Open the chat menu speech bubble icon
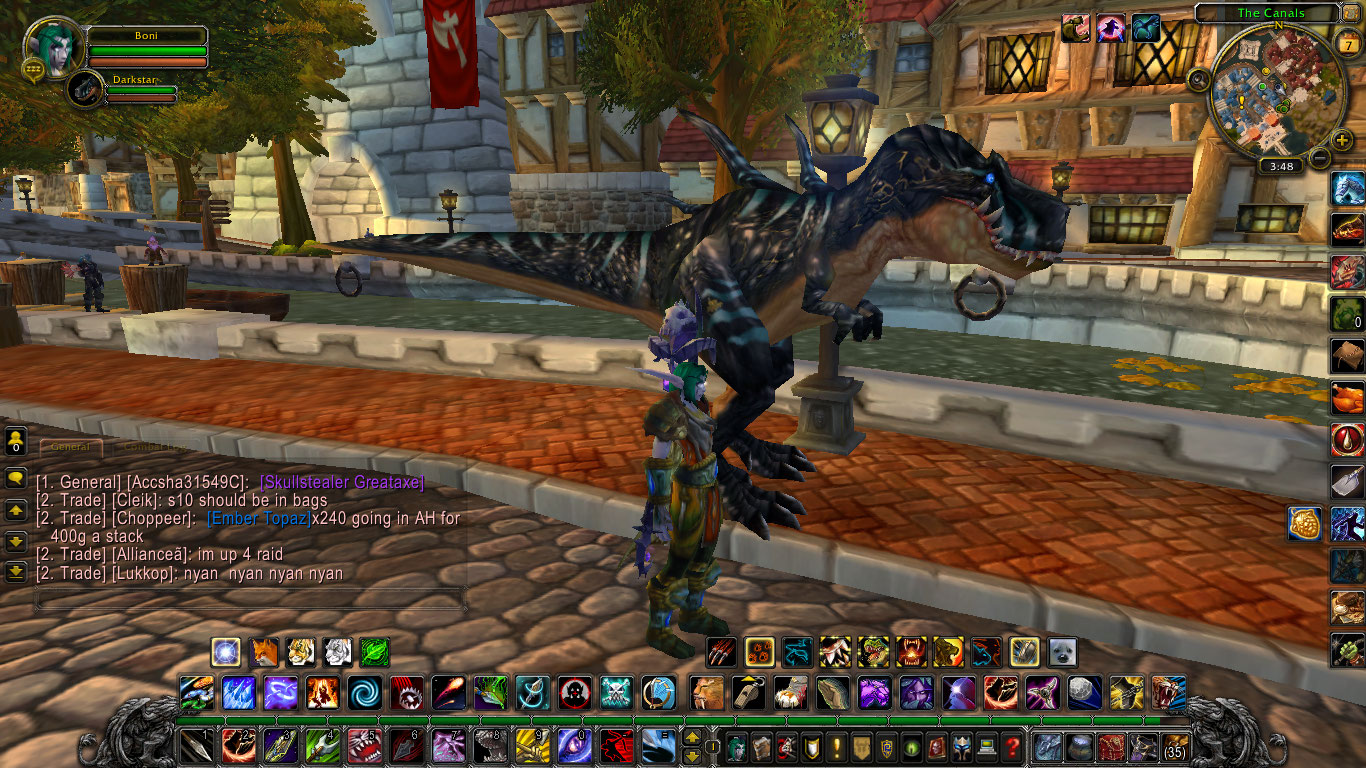The width and height of the screenshot is (1366, 768). 16,479
